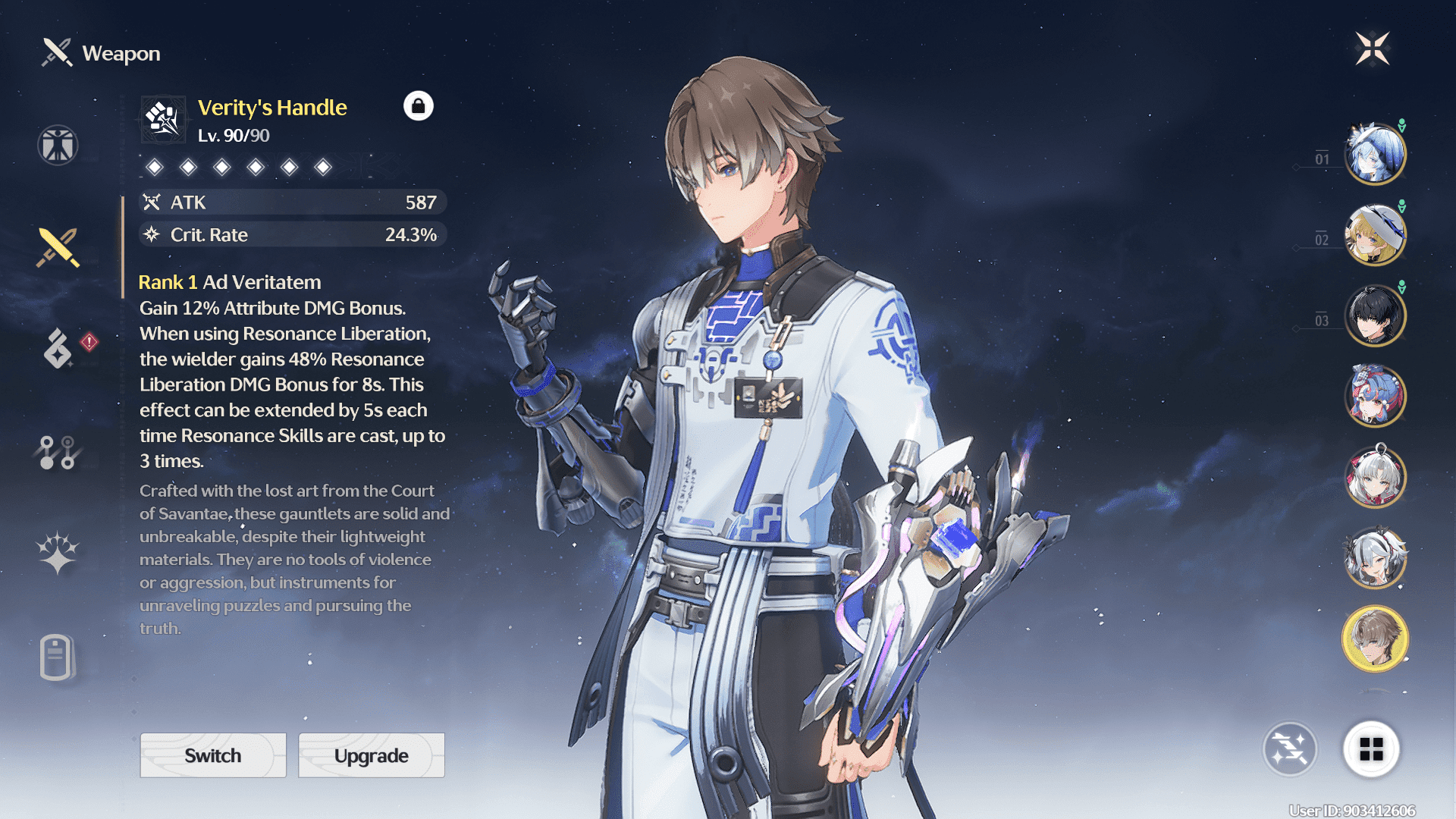Open the four-square character grid view
This screenshot has height=819, width=1456.
tap(1371, 749)
